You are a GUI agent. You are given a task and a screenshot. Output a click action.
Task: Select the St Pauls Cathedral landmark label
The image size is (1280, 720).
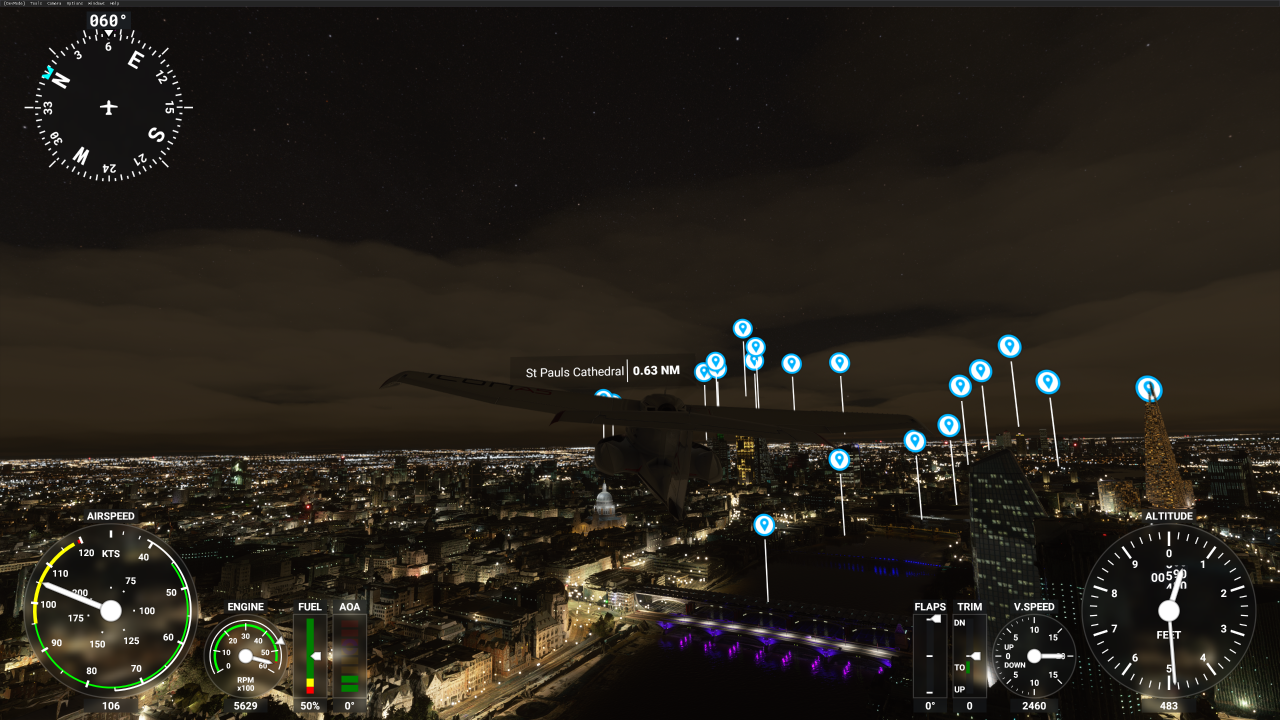click(x=575, y=372)
